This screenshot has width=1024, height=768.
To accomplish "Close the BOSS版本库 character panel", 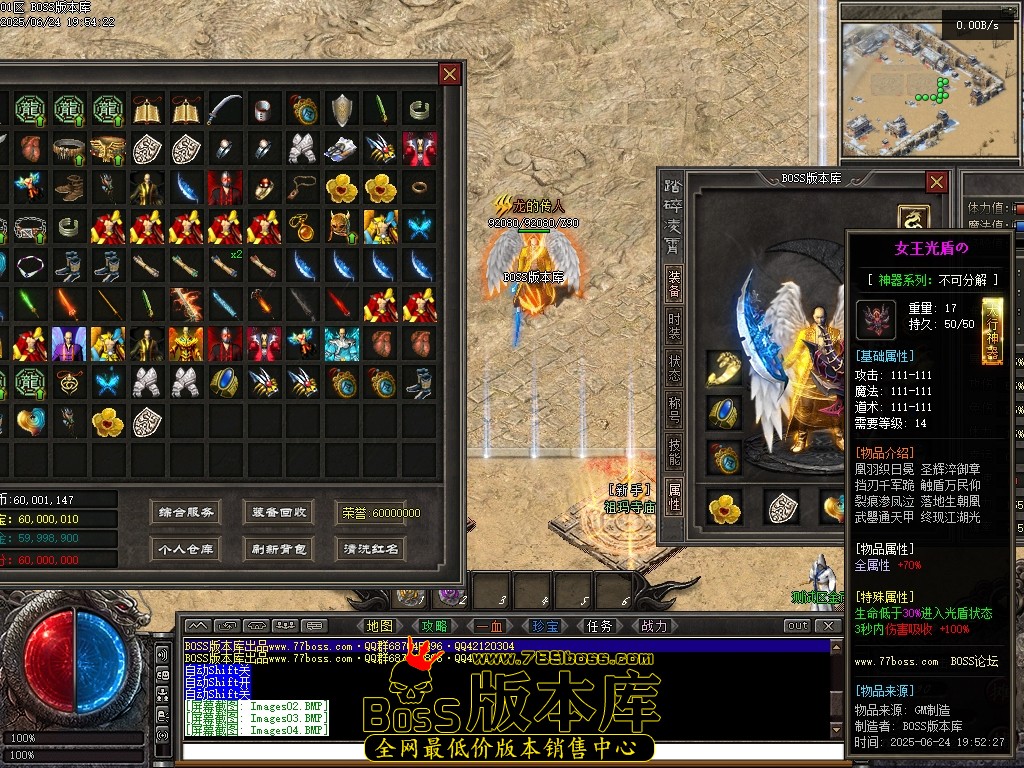I will (936, 182).
